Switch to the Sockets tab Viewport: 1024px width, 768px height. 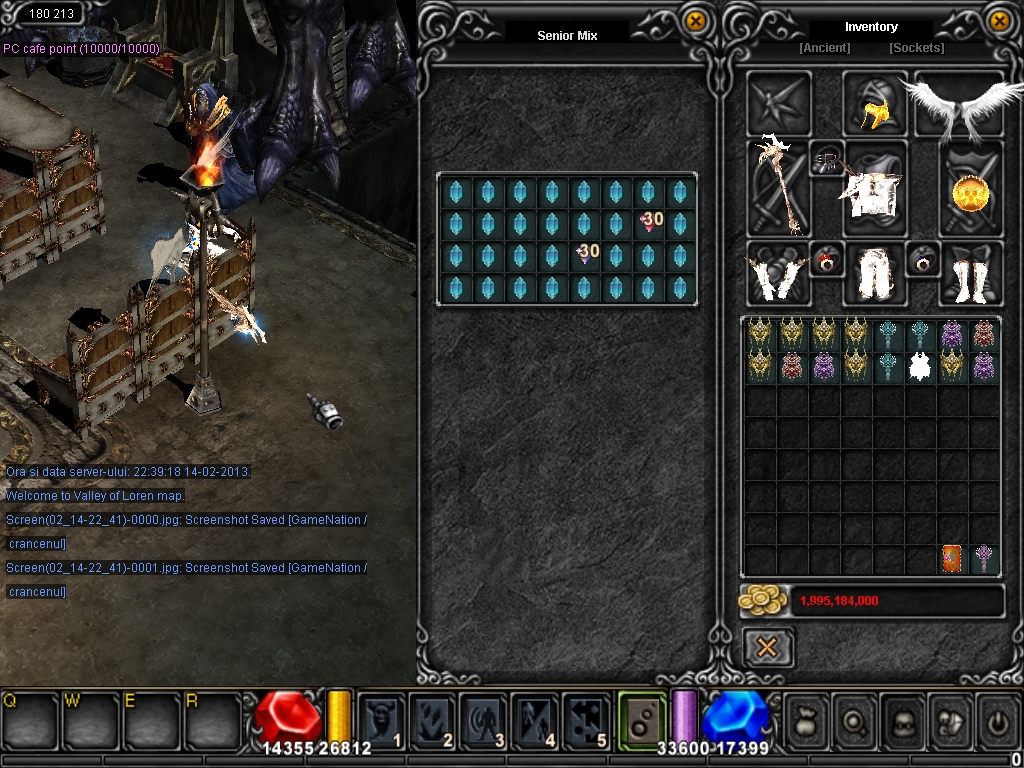[x=916, y=48]
